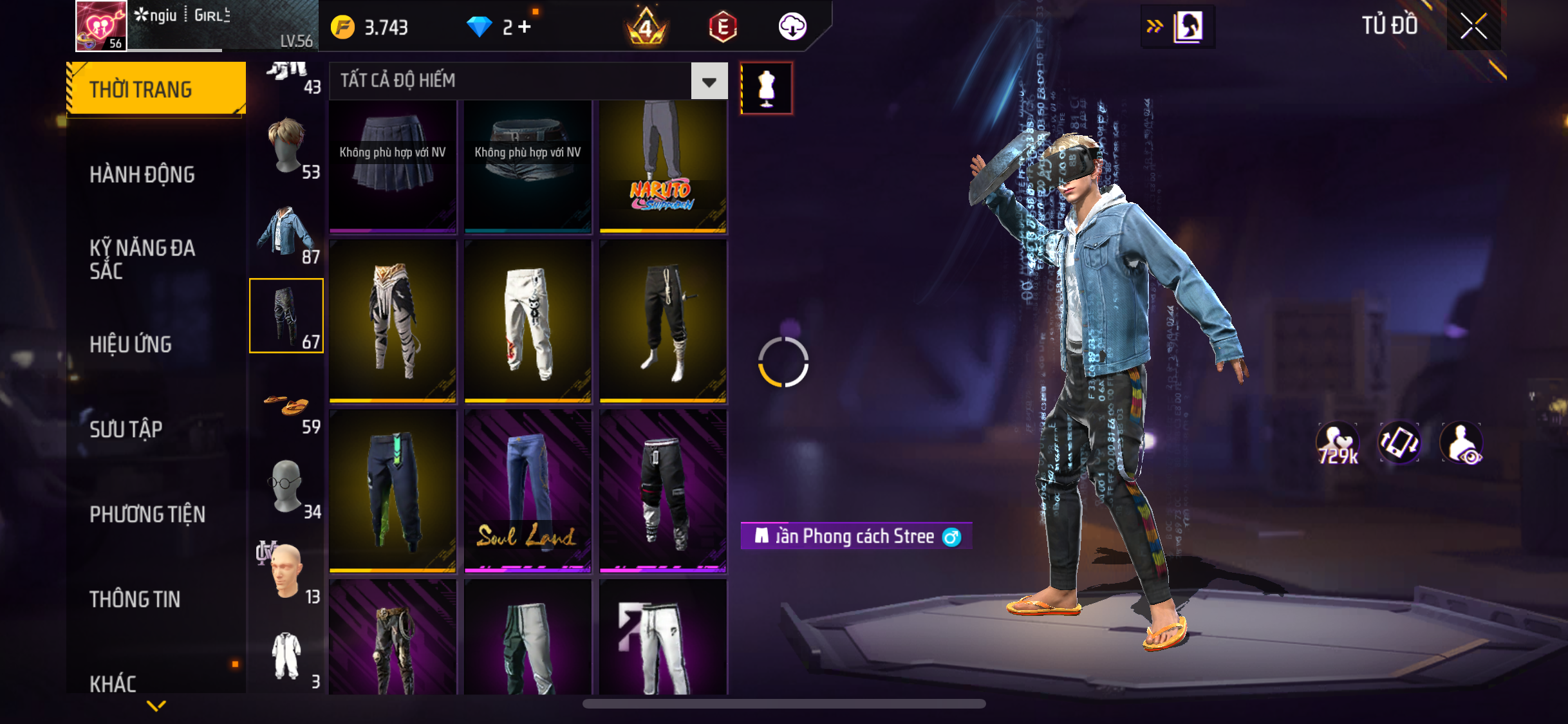Open the hair category with 53 items
Viewport: 1568px width, 724px height.
pyautogui.click(x=286, y=147)
